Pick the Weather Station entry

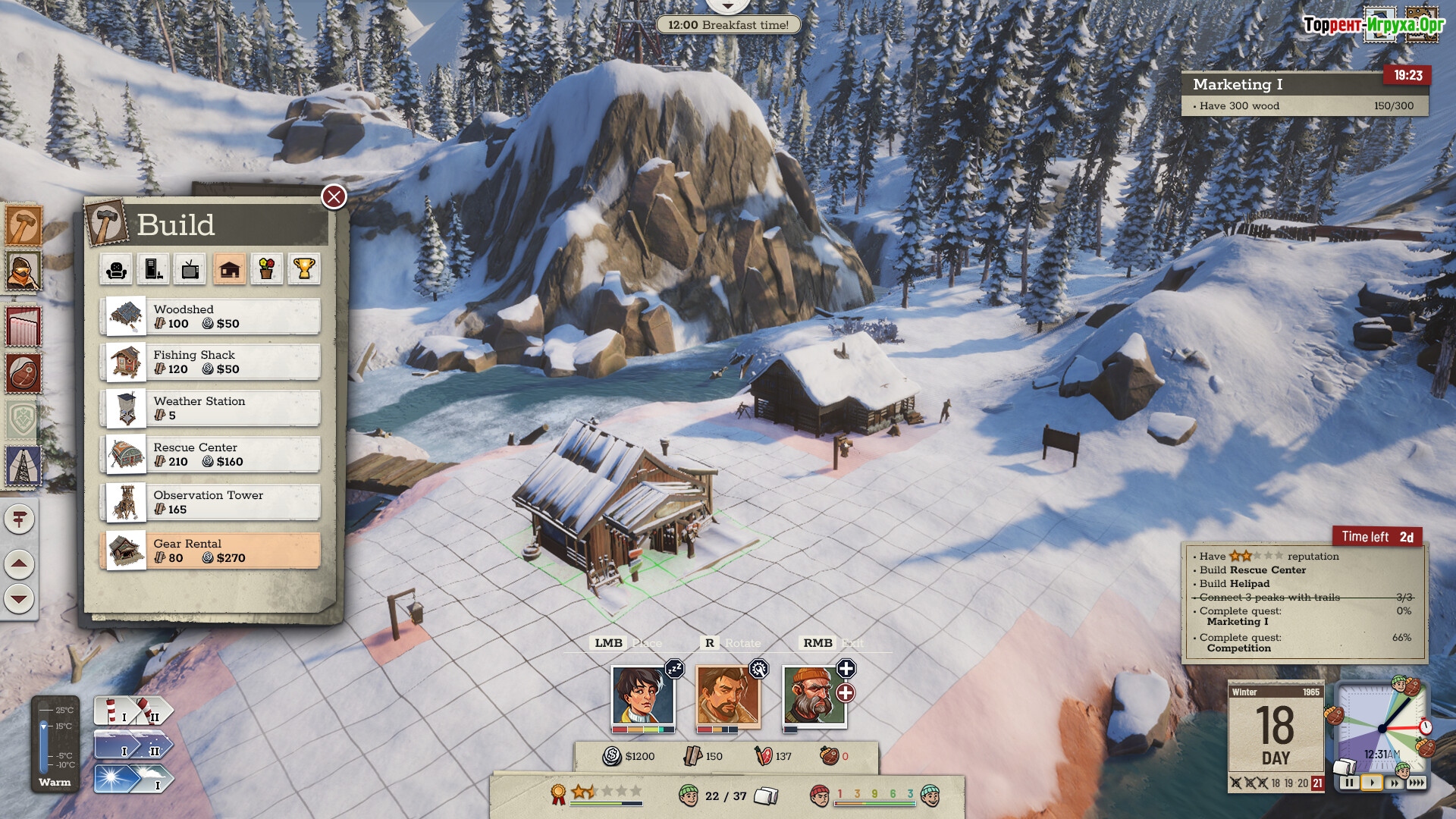tap(210, 408)
